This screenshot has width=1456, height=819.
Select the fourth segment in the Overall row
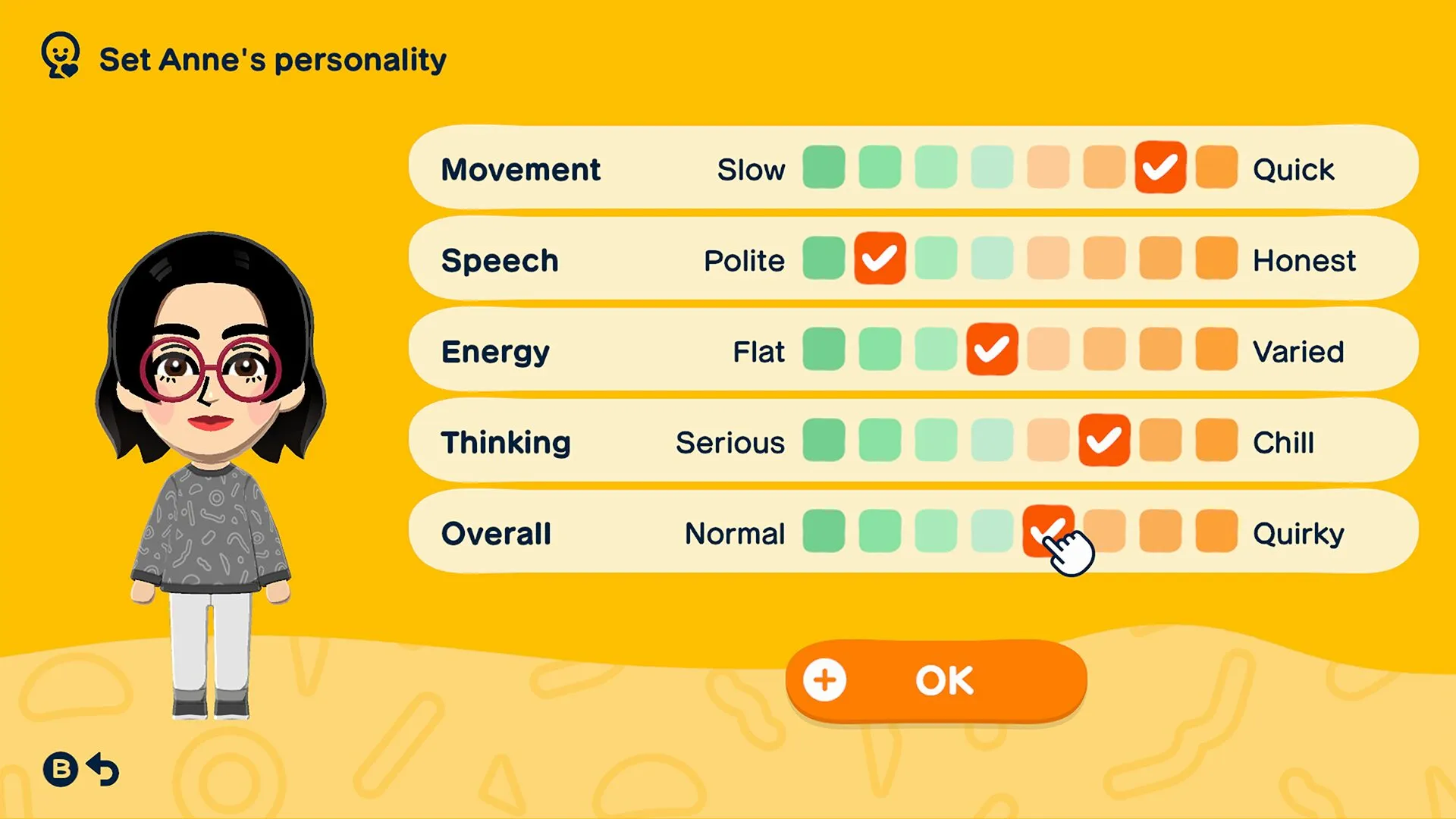992,532
